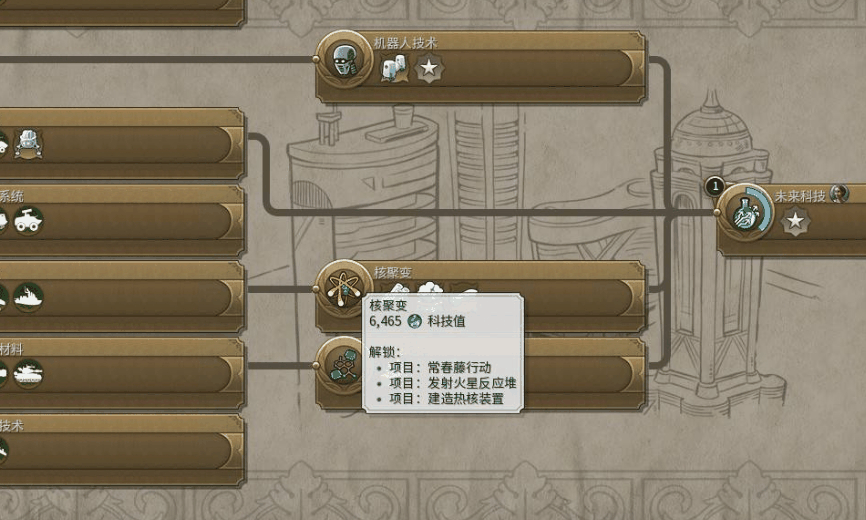Click the giant robot unit icon
Viewport: 866px width, 520px height.
(x=27, y=144)
